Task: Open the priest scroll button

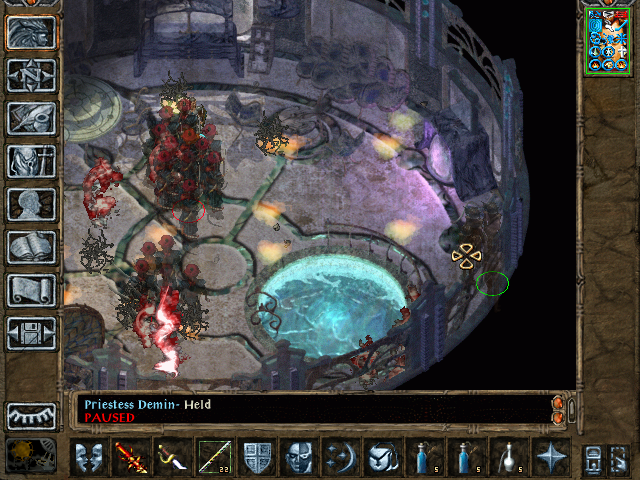Action: (31, 290)
